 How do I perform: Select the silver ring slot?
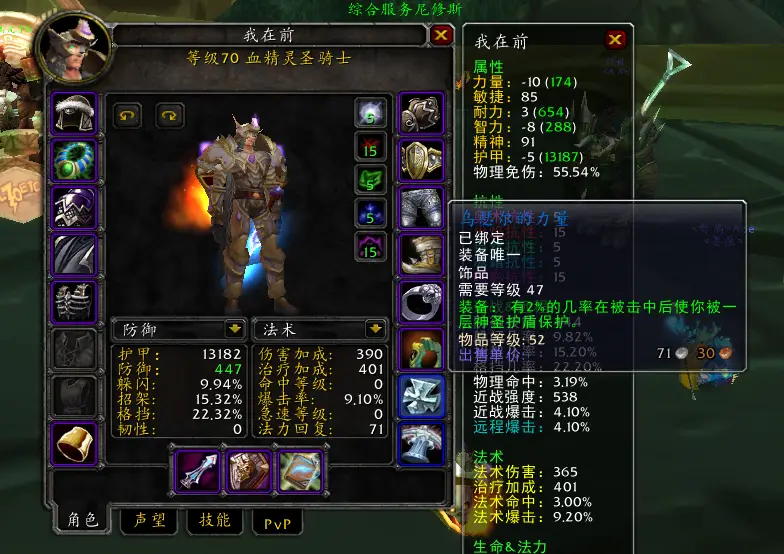(x=422, y=301)
